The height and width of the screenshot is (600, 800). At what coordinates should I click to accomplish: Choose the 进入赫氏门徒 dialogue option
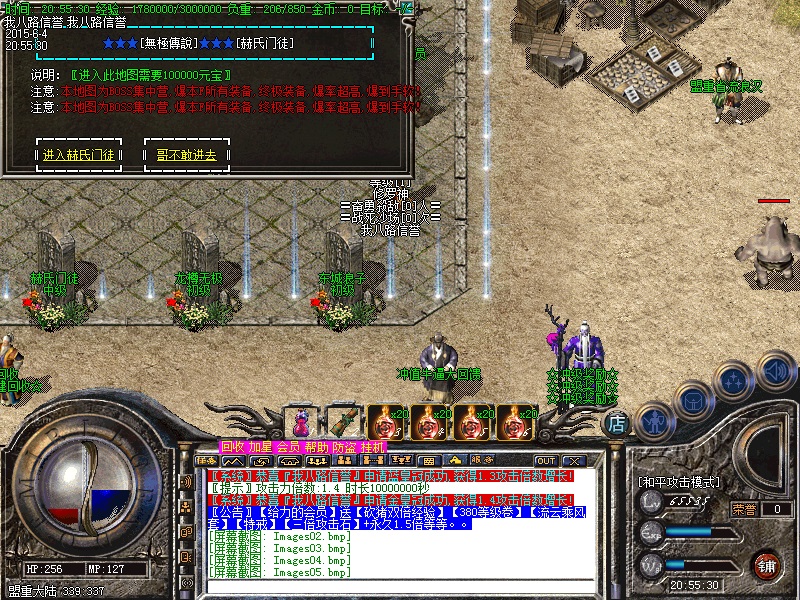(x=79, y=155)
